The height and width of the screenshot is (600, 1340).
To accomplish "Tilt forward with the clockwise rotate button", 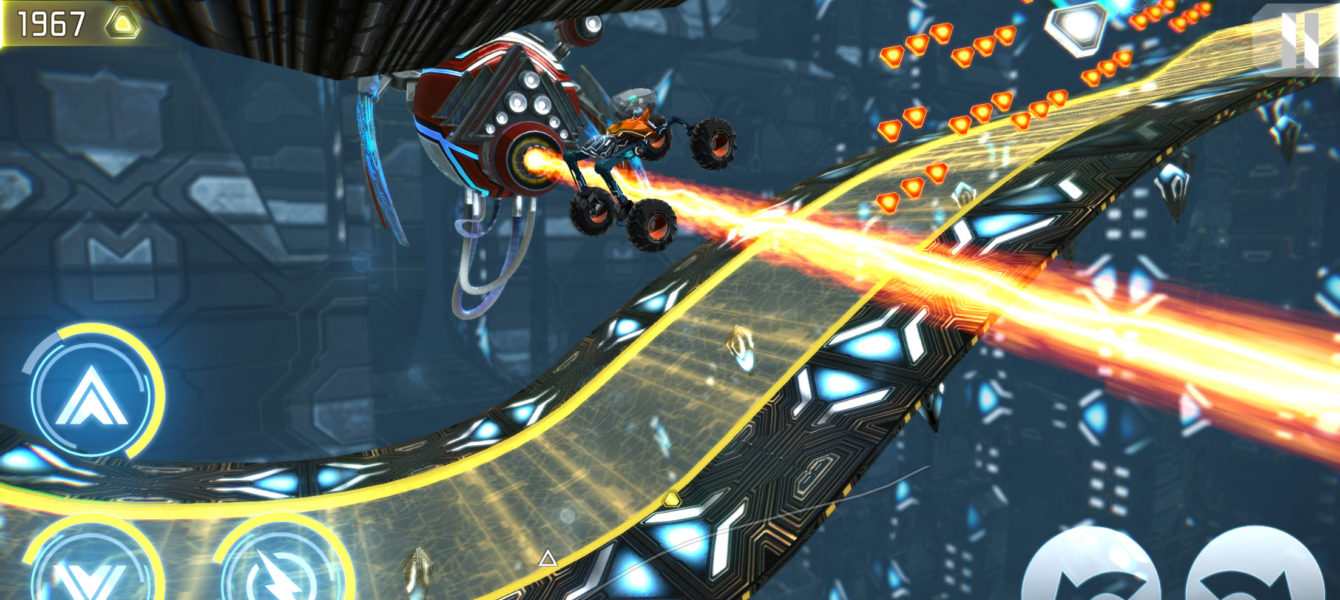I will [1256, 568].
